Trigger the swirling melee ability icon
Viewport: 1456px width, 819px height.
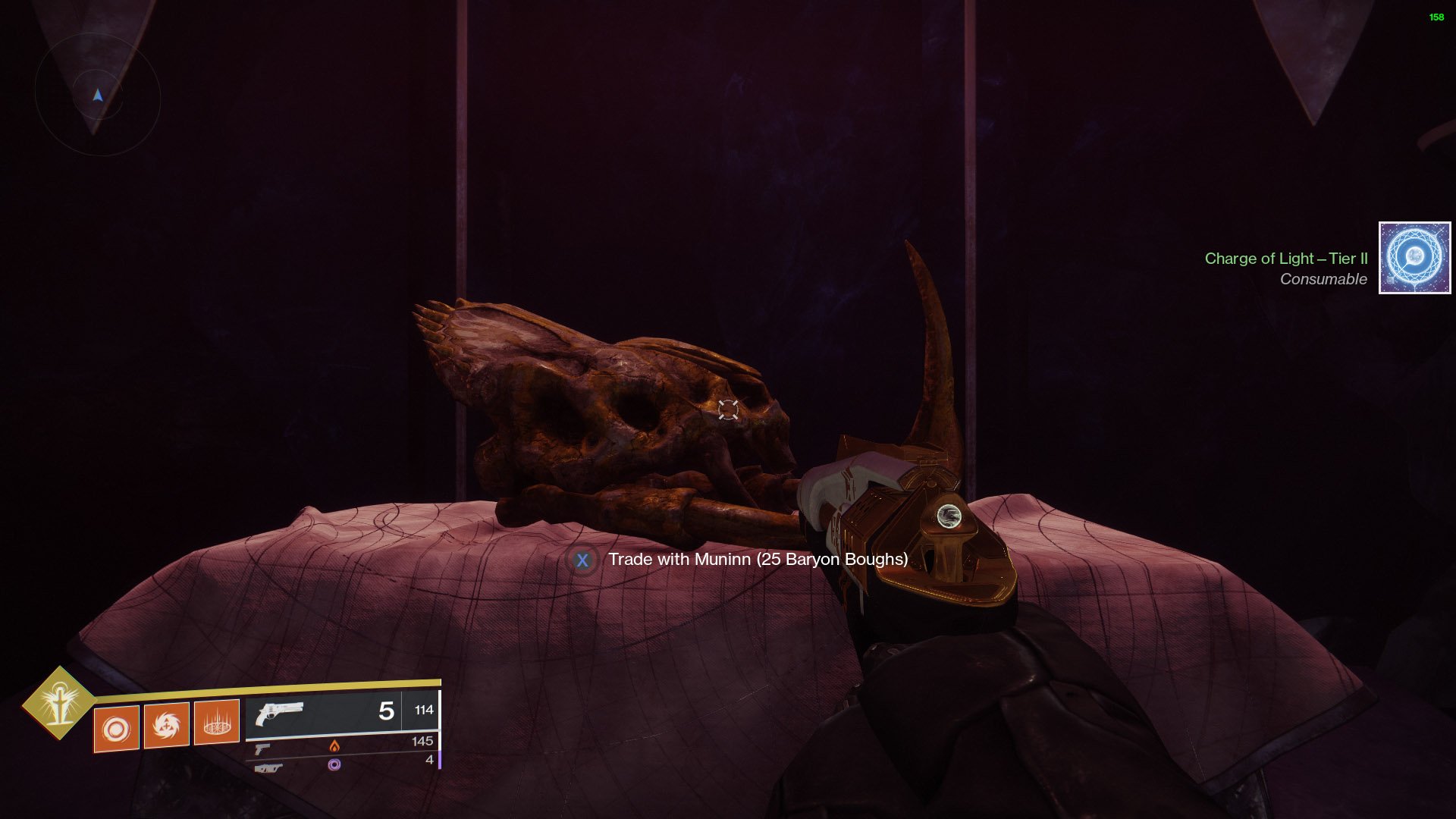(x=166, y=725)
